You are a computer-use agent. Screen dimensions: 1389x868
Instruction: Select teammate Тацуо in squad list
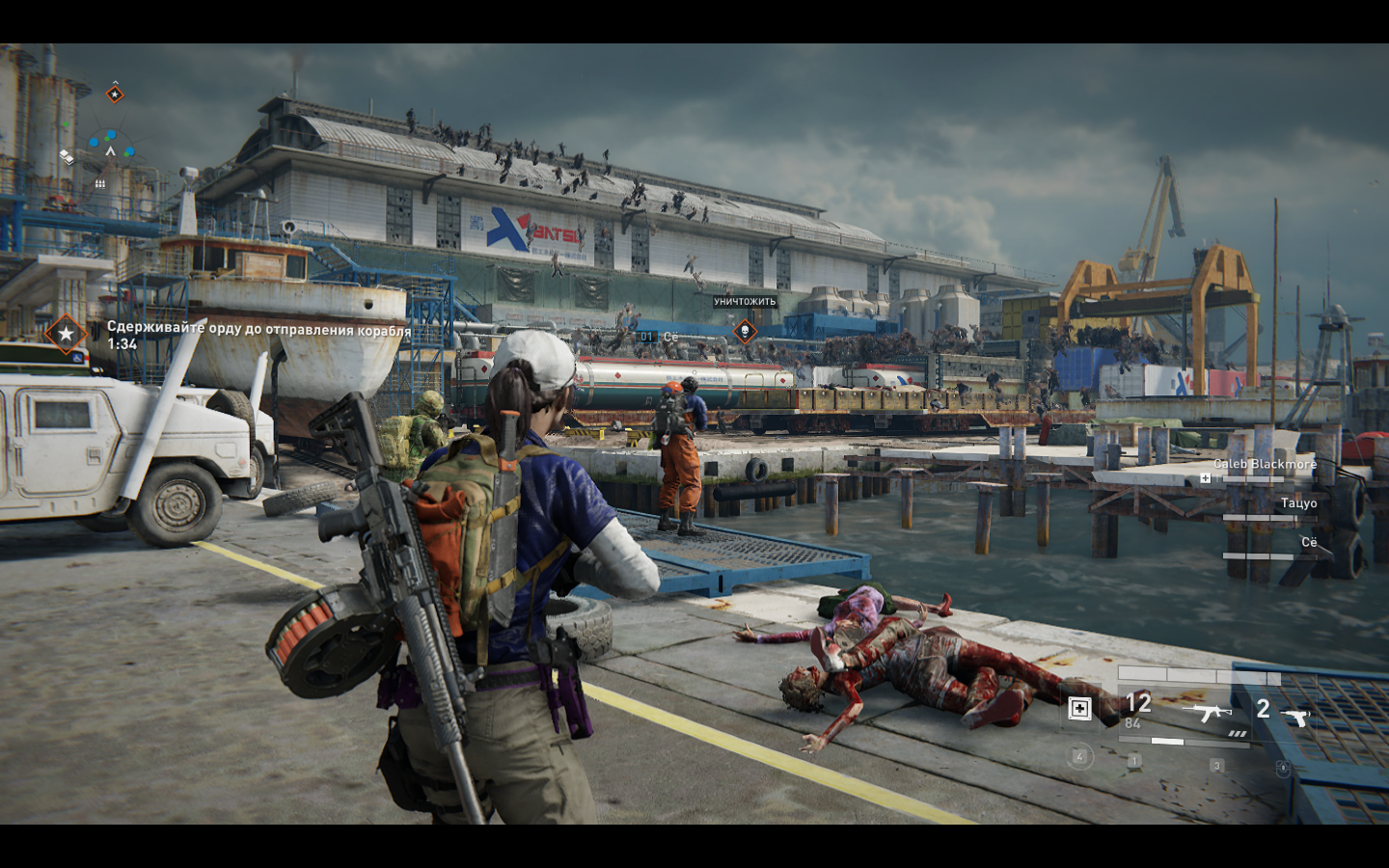point(1298,503)
